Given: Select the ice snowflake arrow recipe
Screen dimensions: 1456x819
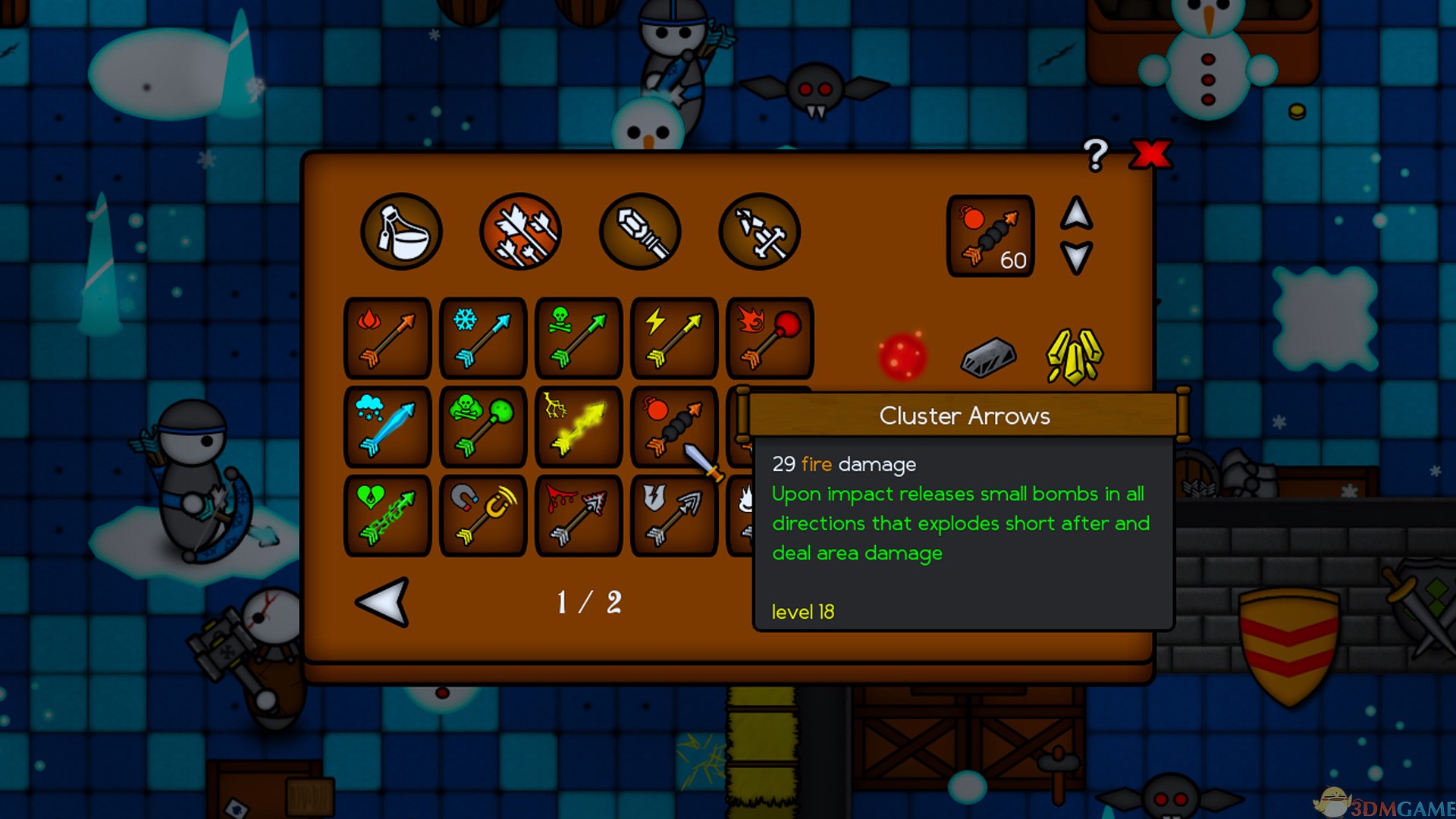Looking at the screenshot, I should click(483, 338).
